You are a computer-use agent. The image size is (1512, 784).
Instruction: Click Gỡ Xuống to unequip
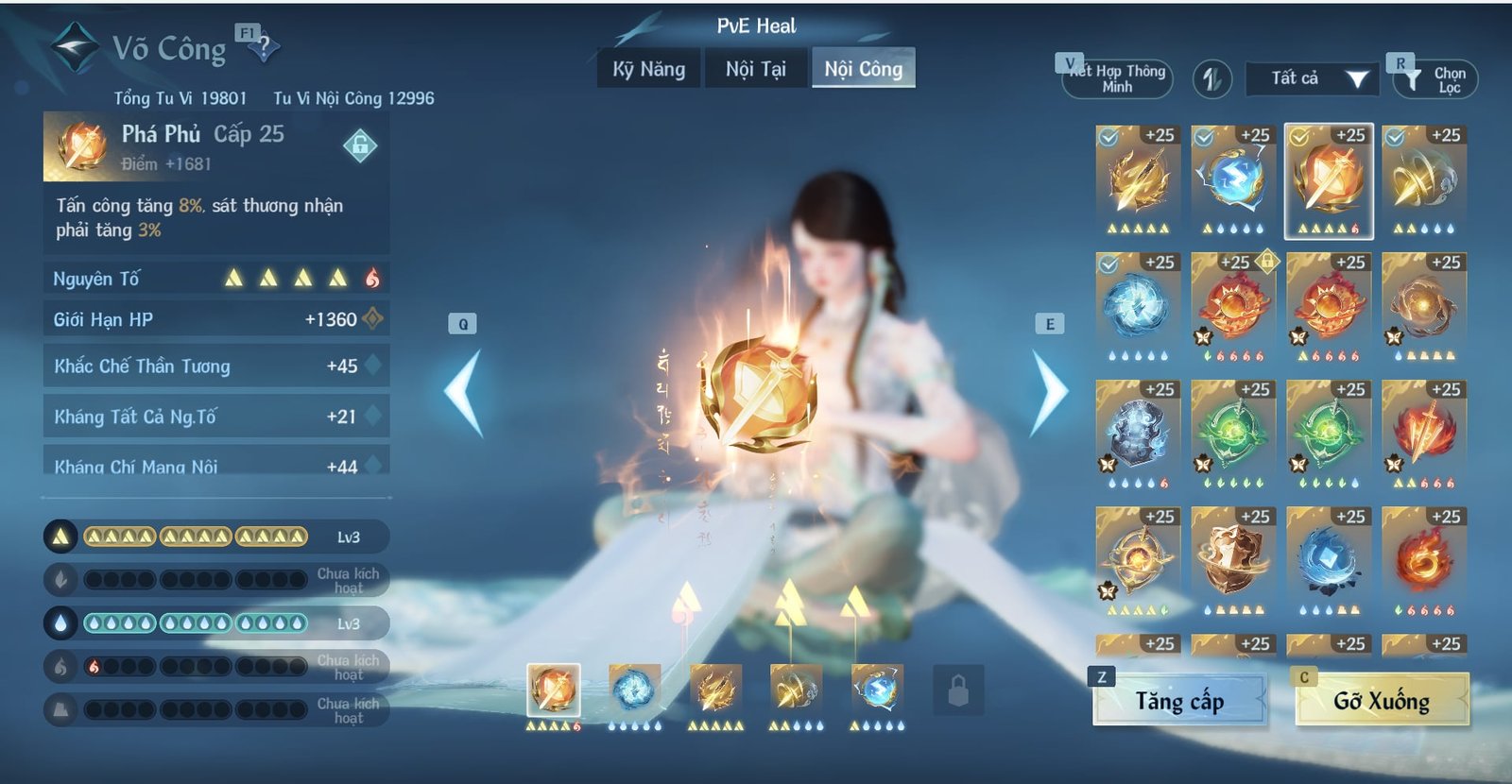(1382, 703)
